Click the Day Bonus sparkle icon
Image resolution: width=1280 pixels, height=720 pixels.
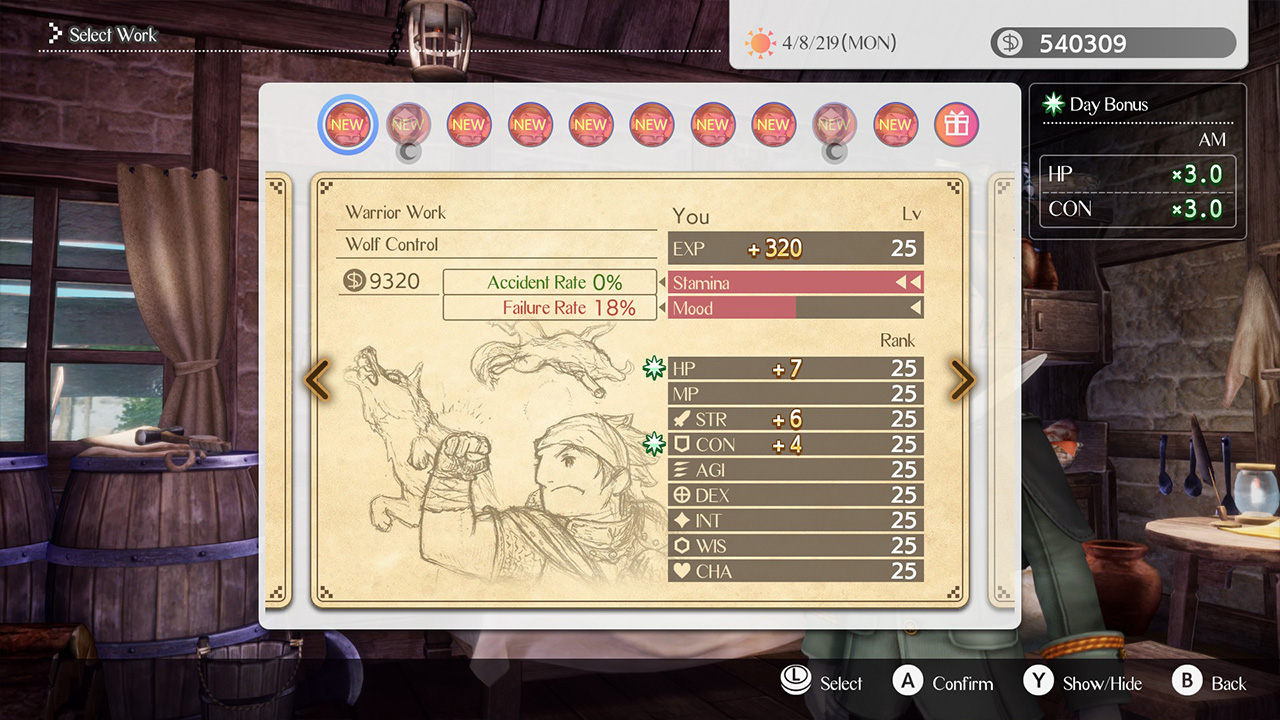[x=1054, y=102]
